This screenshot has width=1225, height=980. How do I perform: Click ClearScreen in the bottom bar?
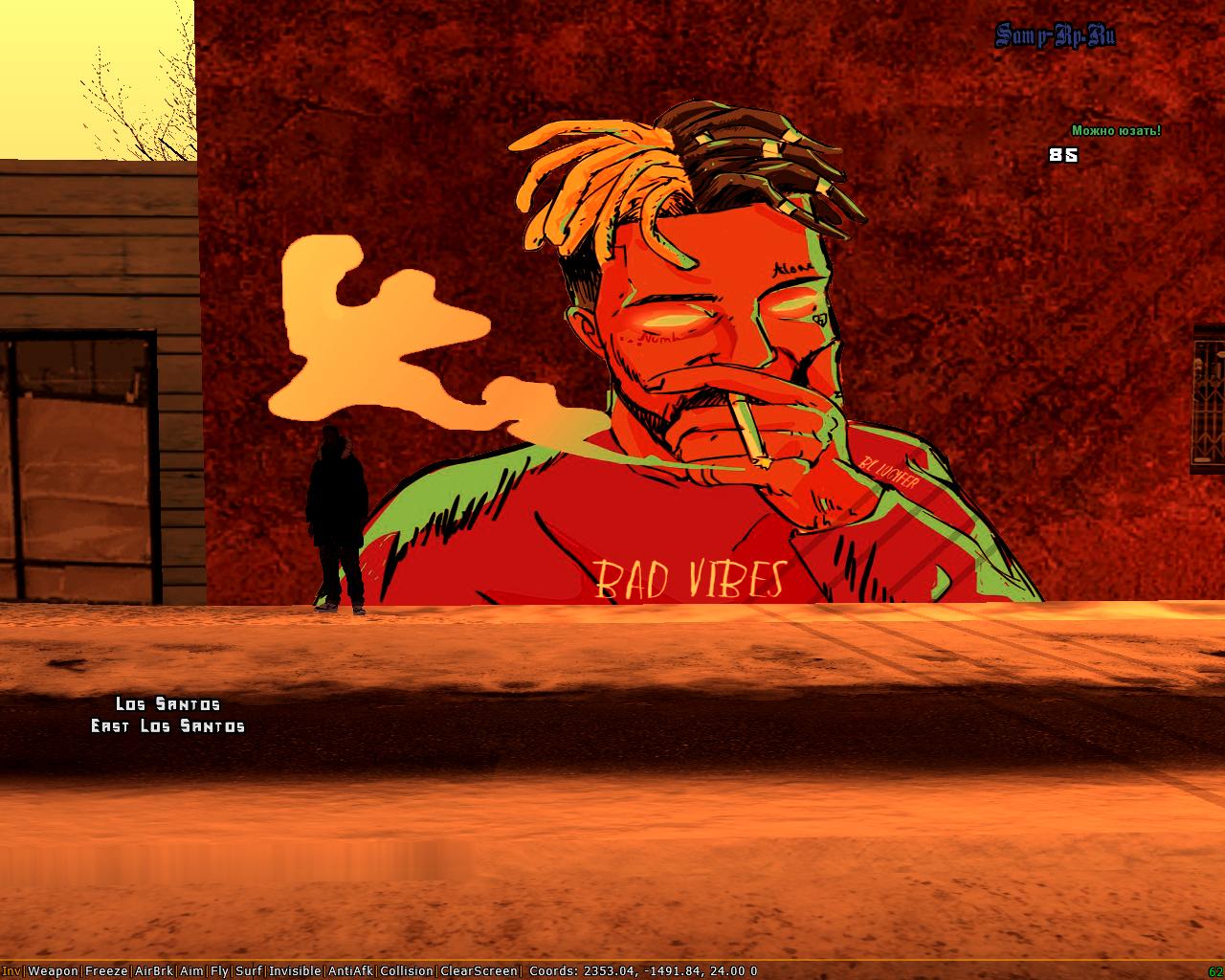click(479, 970)
